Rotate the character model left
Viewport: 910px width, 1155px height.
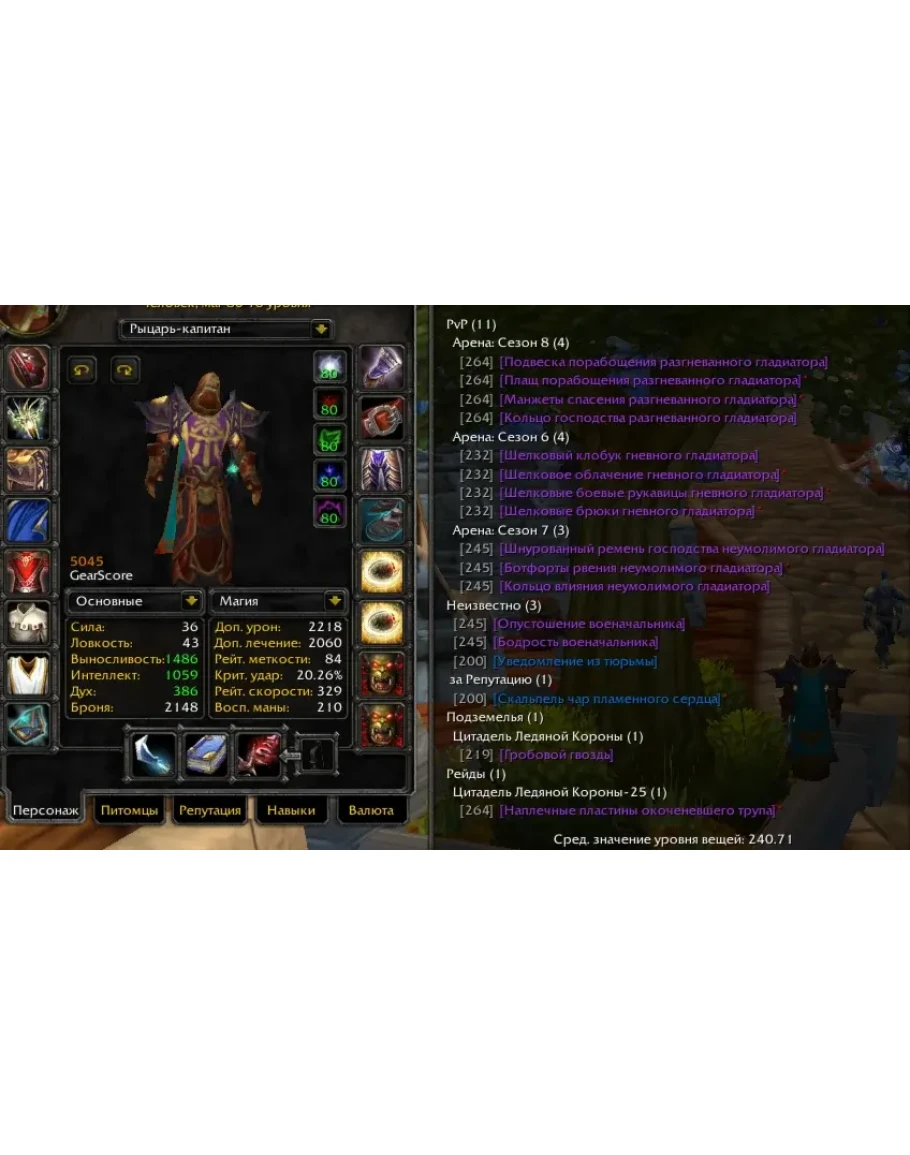[82, 369]
